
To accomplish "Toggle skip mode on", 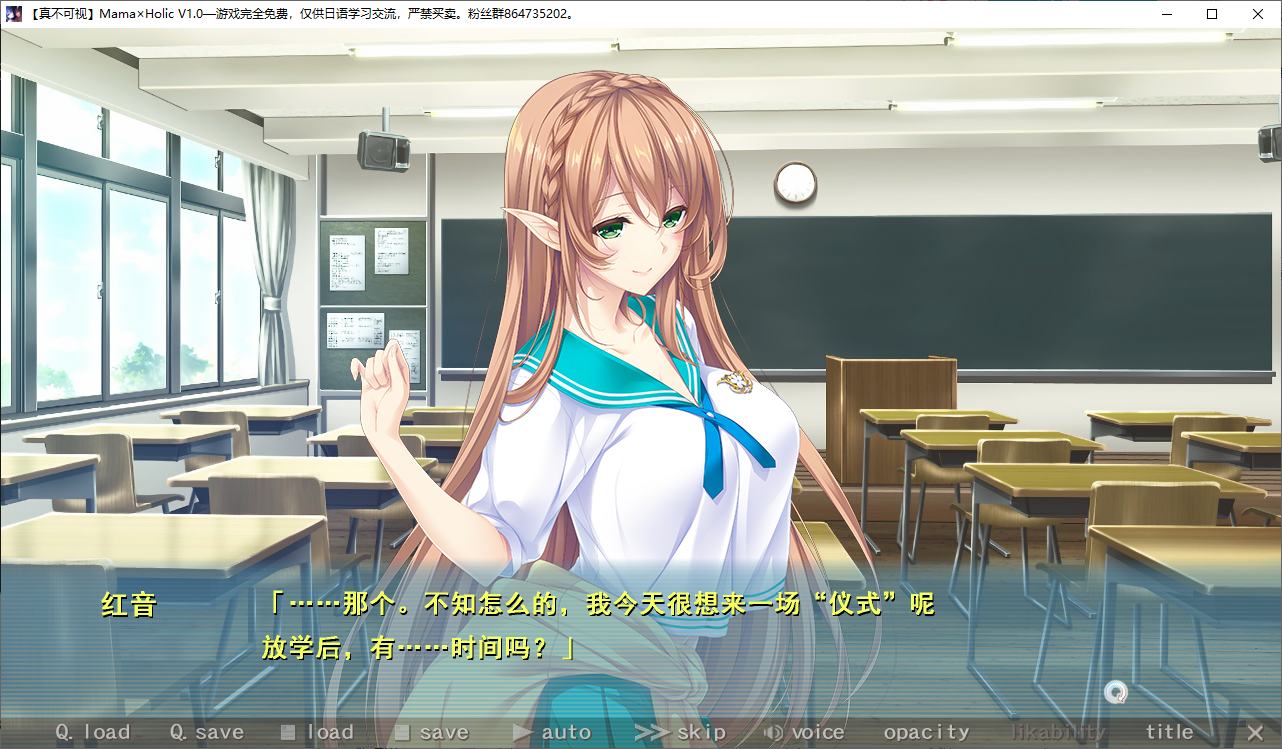I will tap(700, 731).
